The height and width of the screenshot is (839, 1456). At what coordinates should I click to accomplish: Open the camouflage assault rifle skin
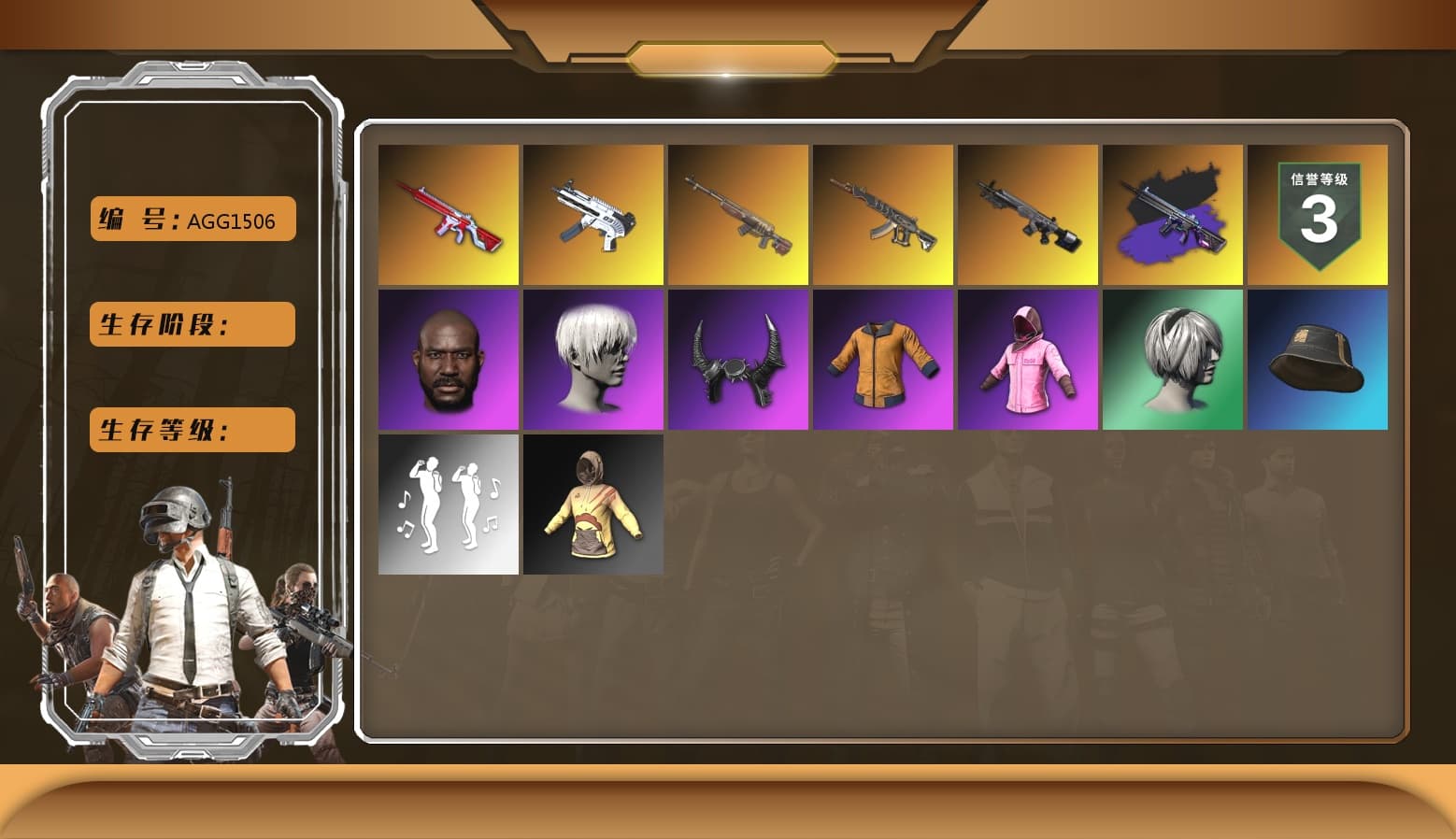point(883,214)
